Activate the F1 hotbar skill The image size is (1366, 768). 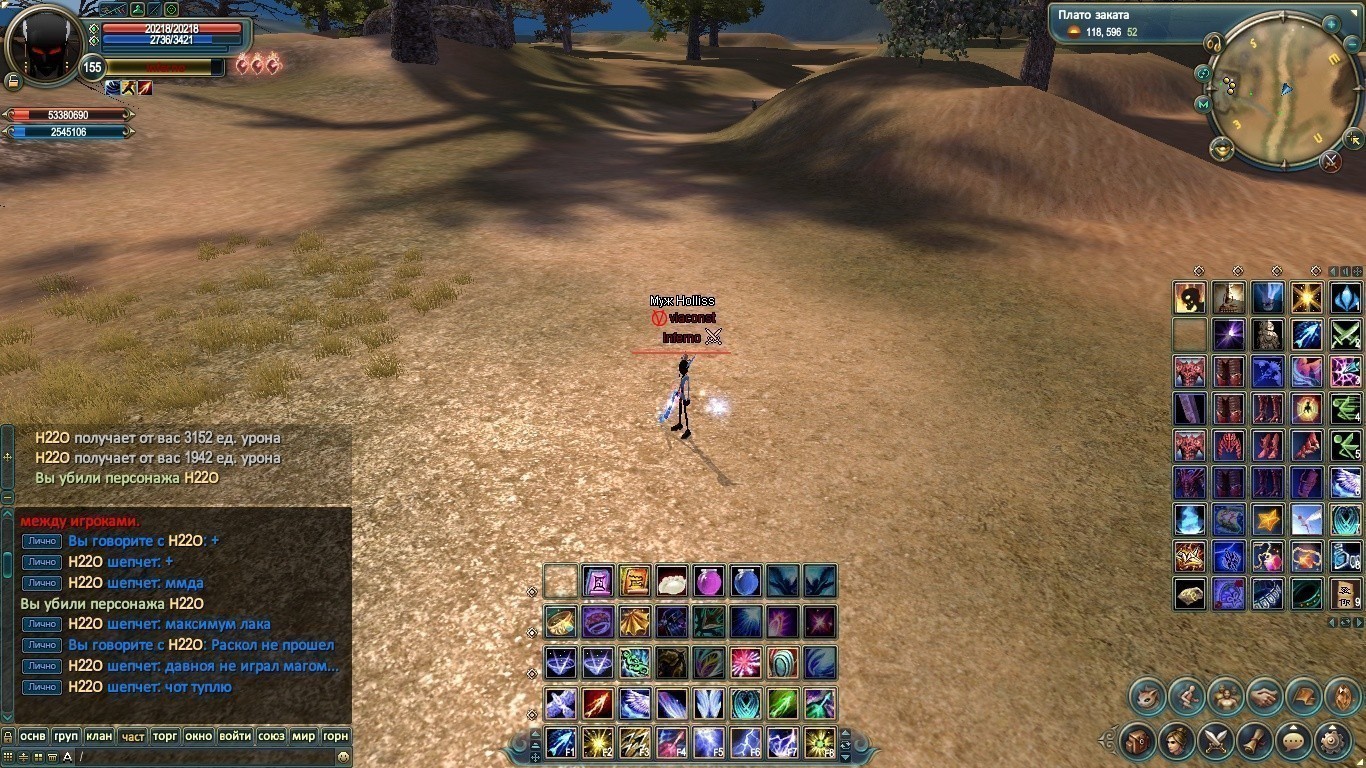[x=560, y=742]
